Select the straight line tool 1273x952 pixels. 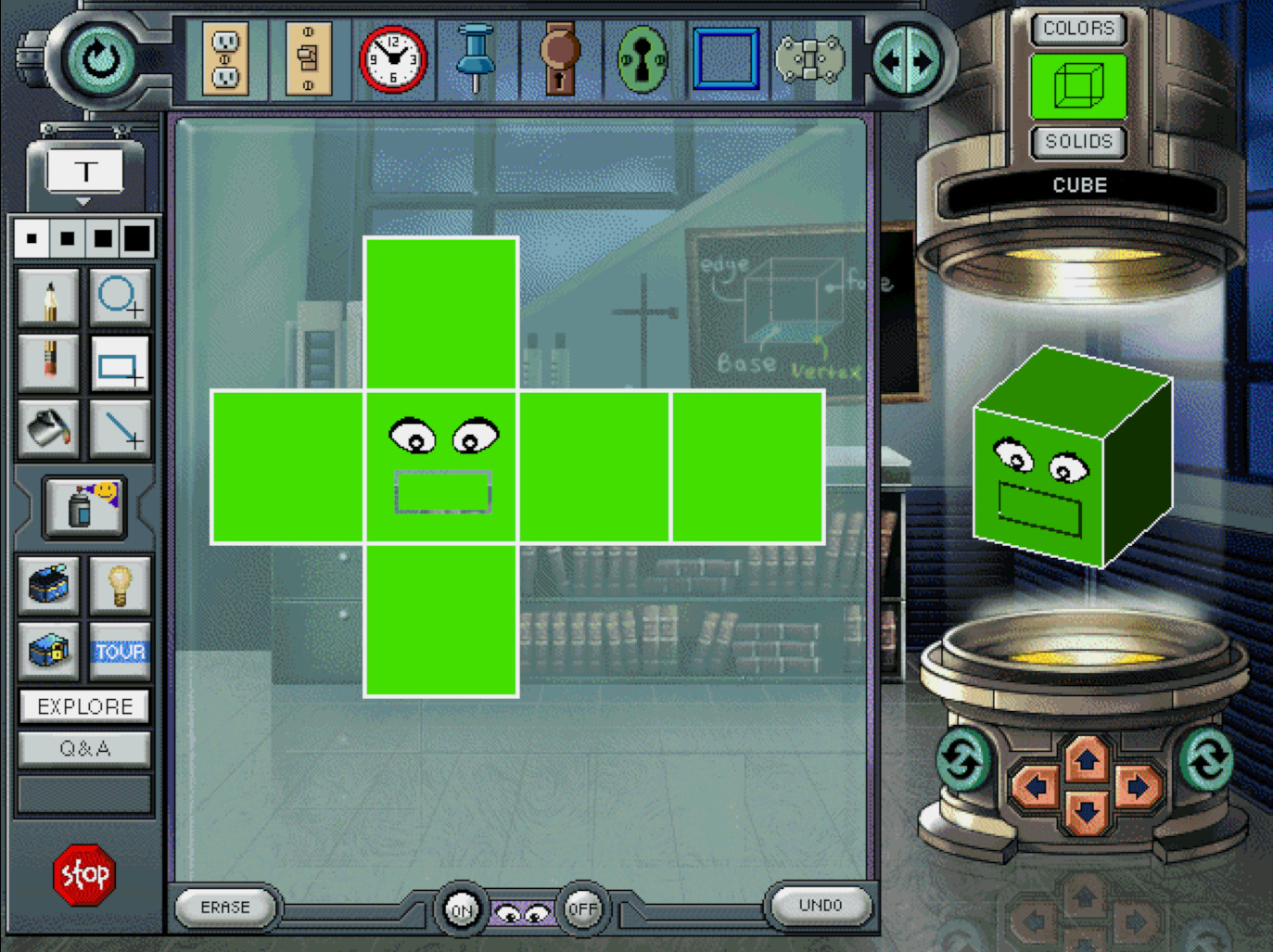(x=120, y=429)
